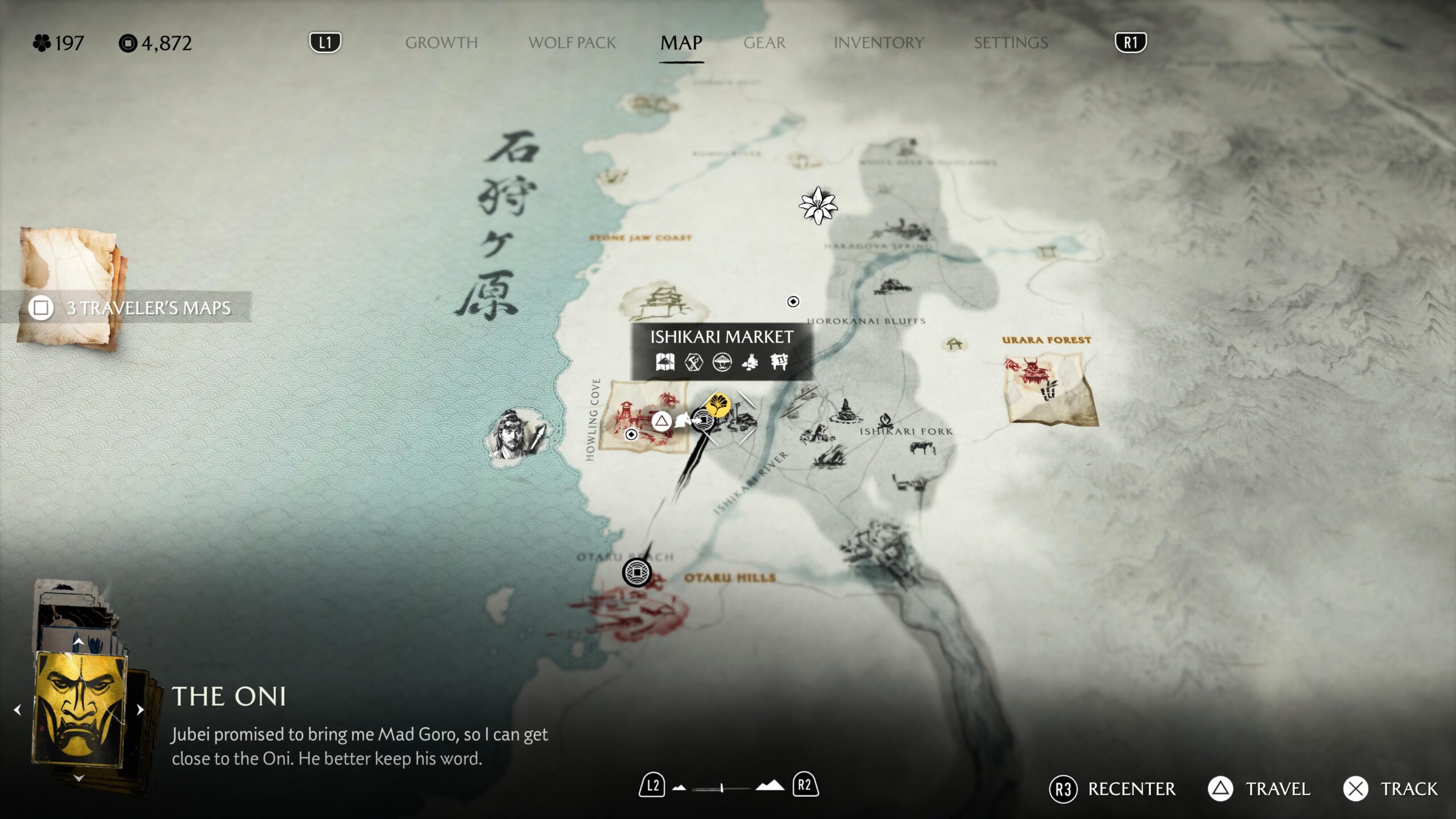1456x819 pixels.
Task: Go to the Gear tab
Action: tap(764, 43)
